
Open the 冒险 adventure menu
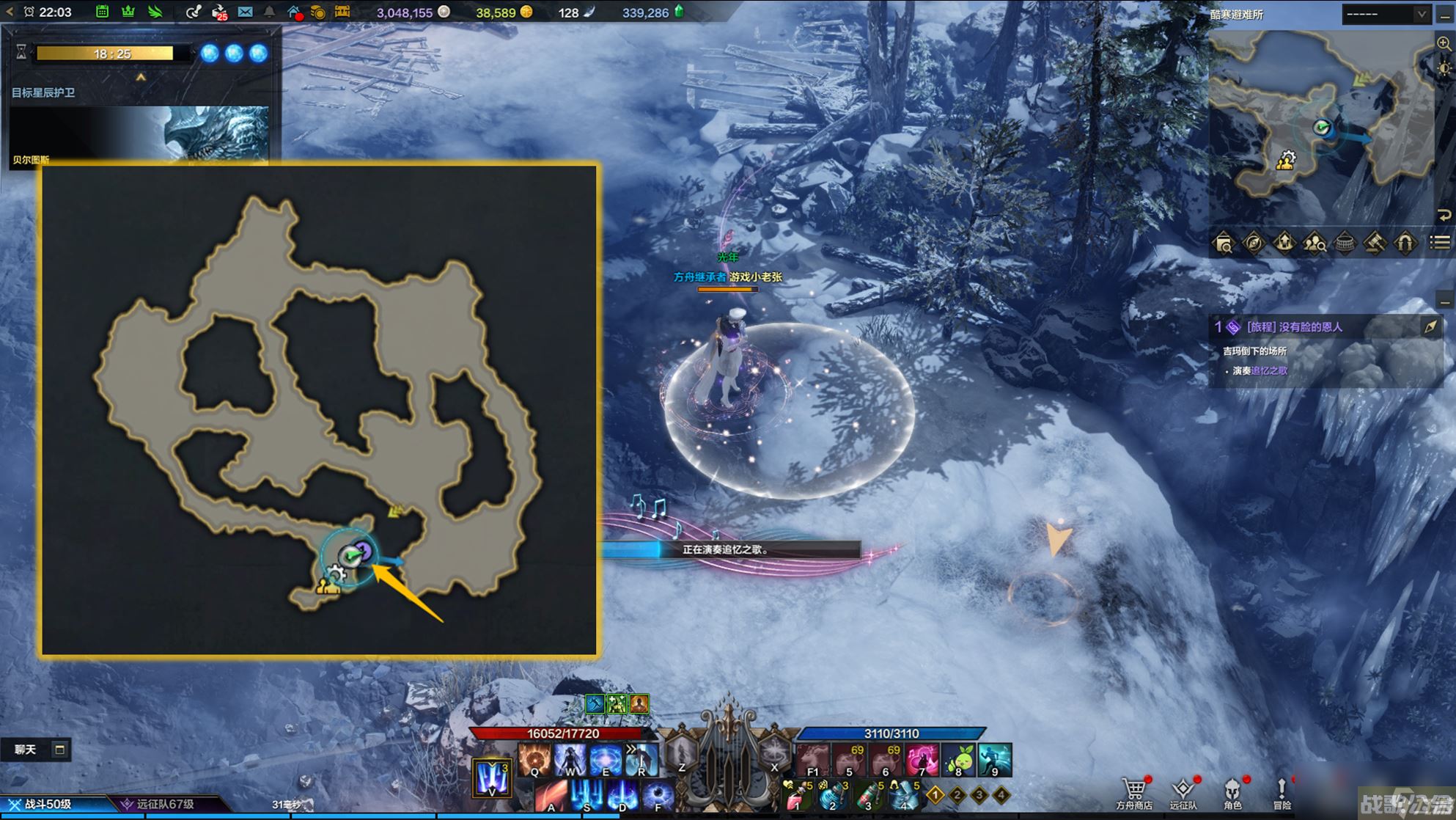(x=1282, y=792)
